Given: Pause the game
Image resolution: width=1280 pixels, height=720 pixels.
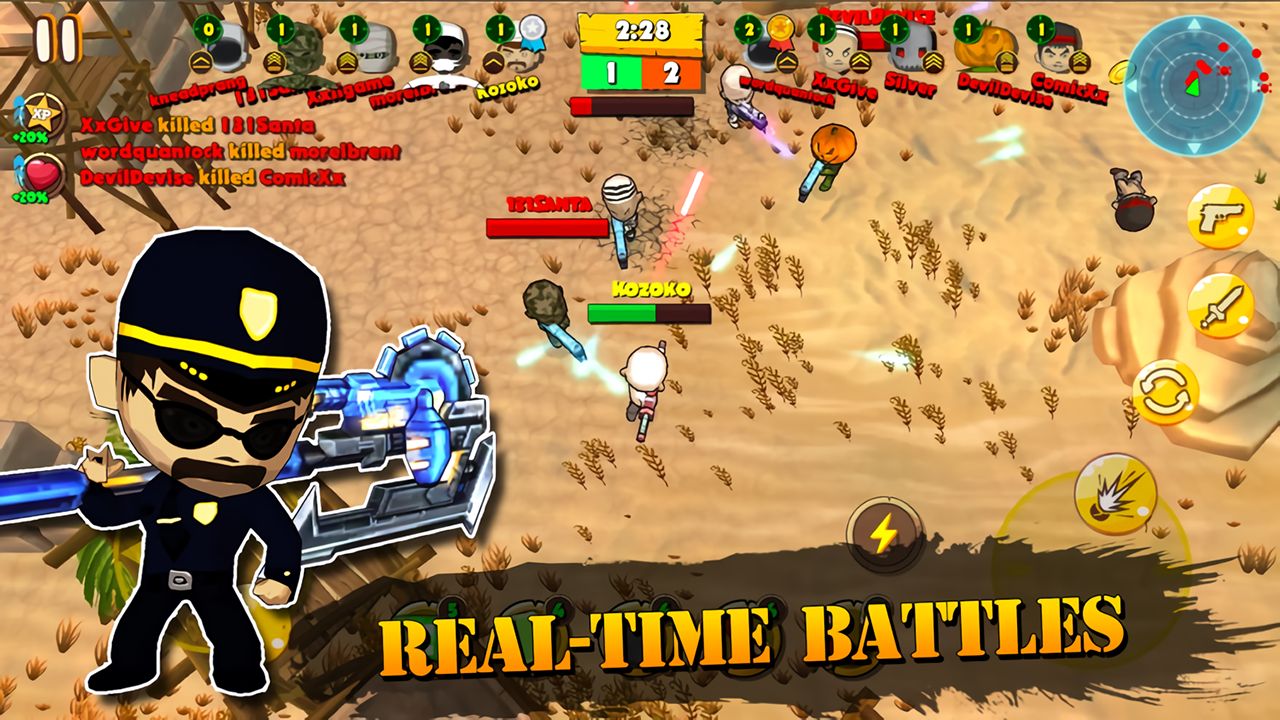Looking at the screenshot, I should 56,39.
